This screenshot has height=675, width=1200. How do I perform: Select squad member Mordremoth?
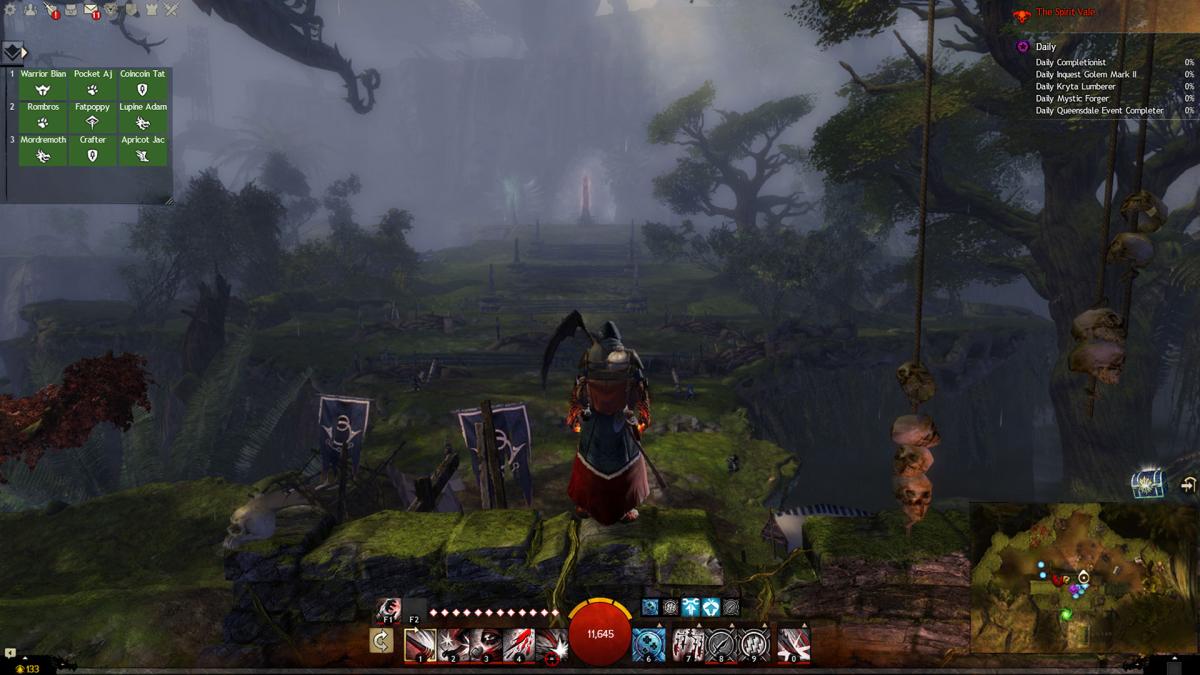click(43, 150)
